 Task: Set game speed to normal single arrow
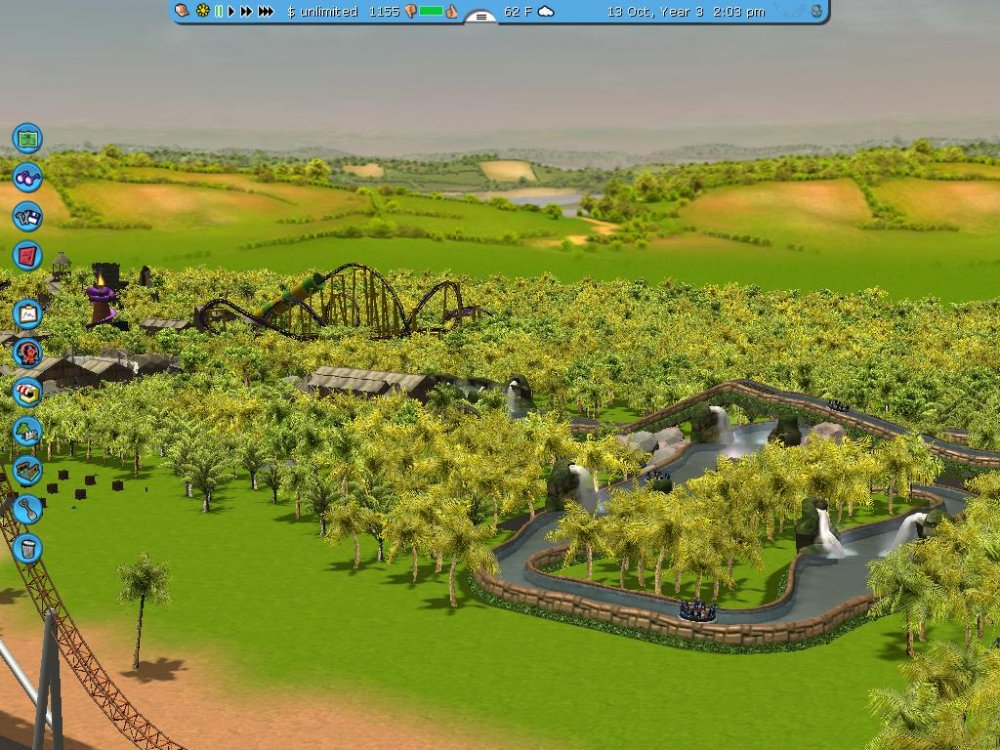tap(232, 12)
